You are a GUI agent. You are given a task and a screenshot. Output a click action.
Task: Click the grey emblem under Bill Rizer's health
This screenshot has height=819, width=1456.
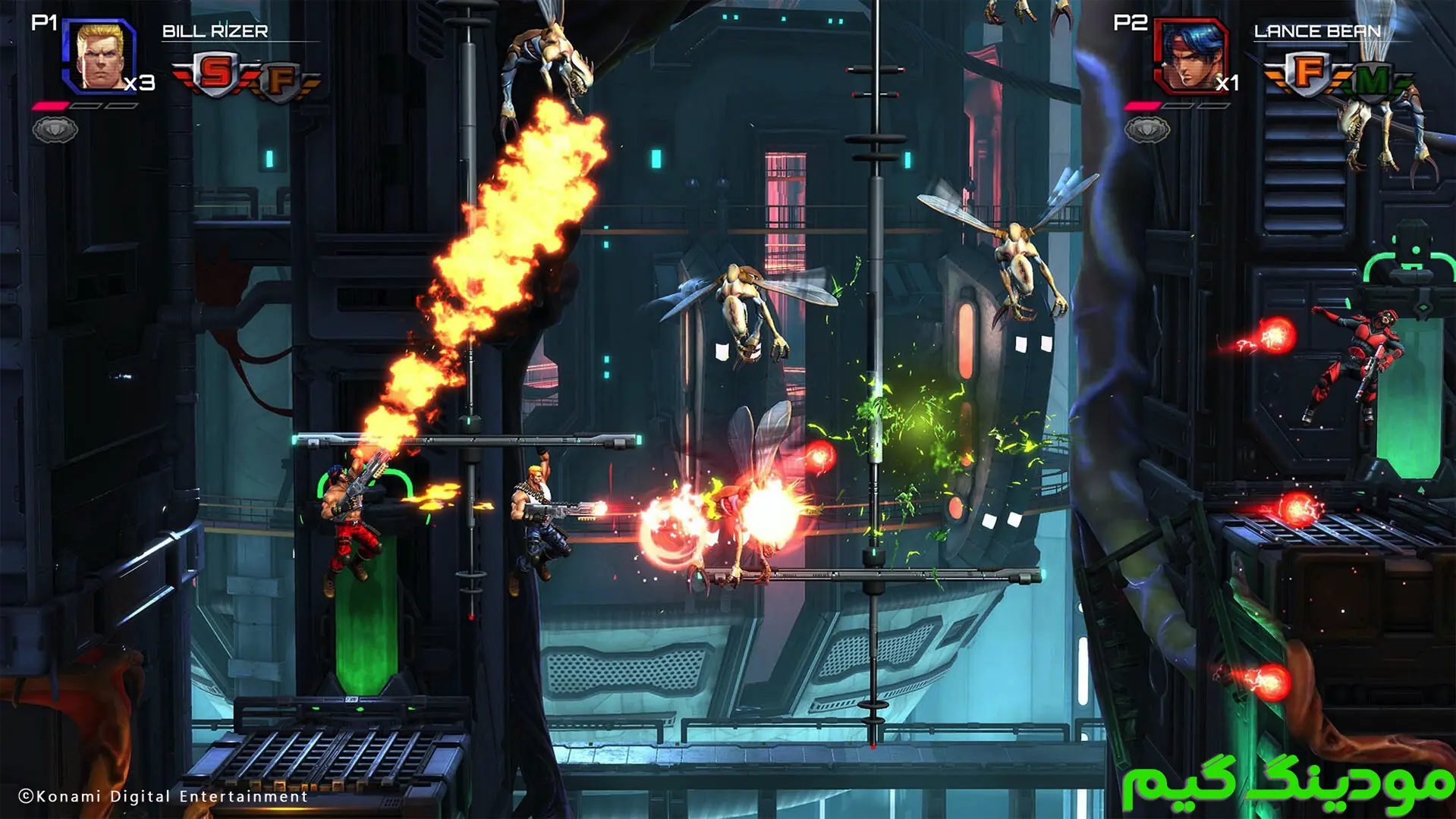click(55, 130)
